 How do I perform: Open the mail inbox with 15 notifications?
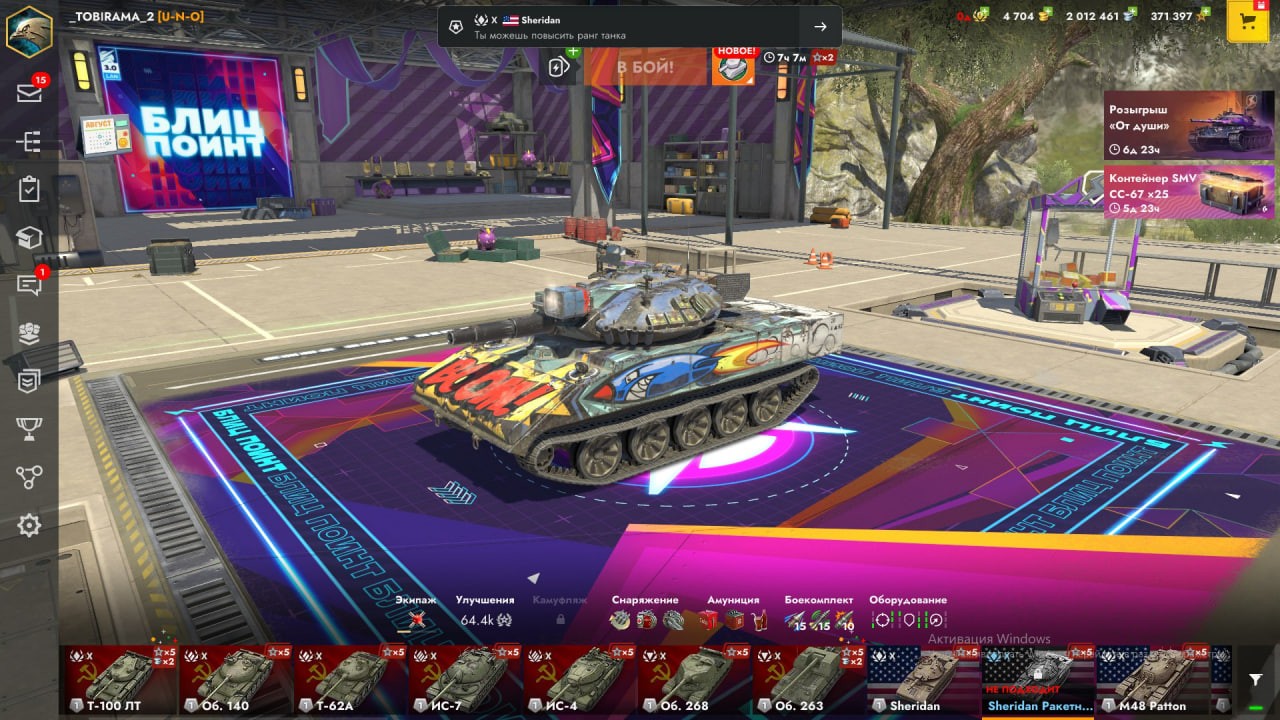29,93
